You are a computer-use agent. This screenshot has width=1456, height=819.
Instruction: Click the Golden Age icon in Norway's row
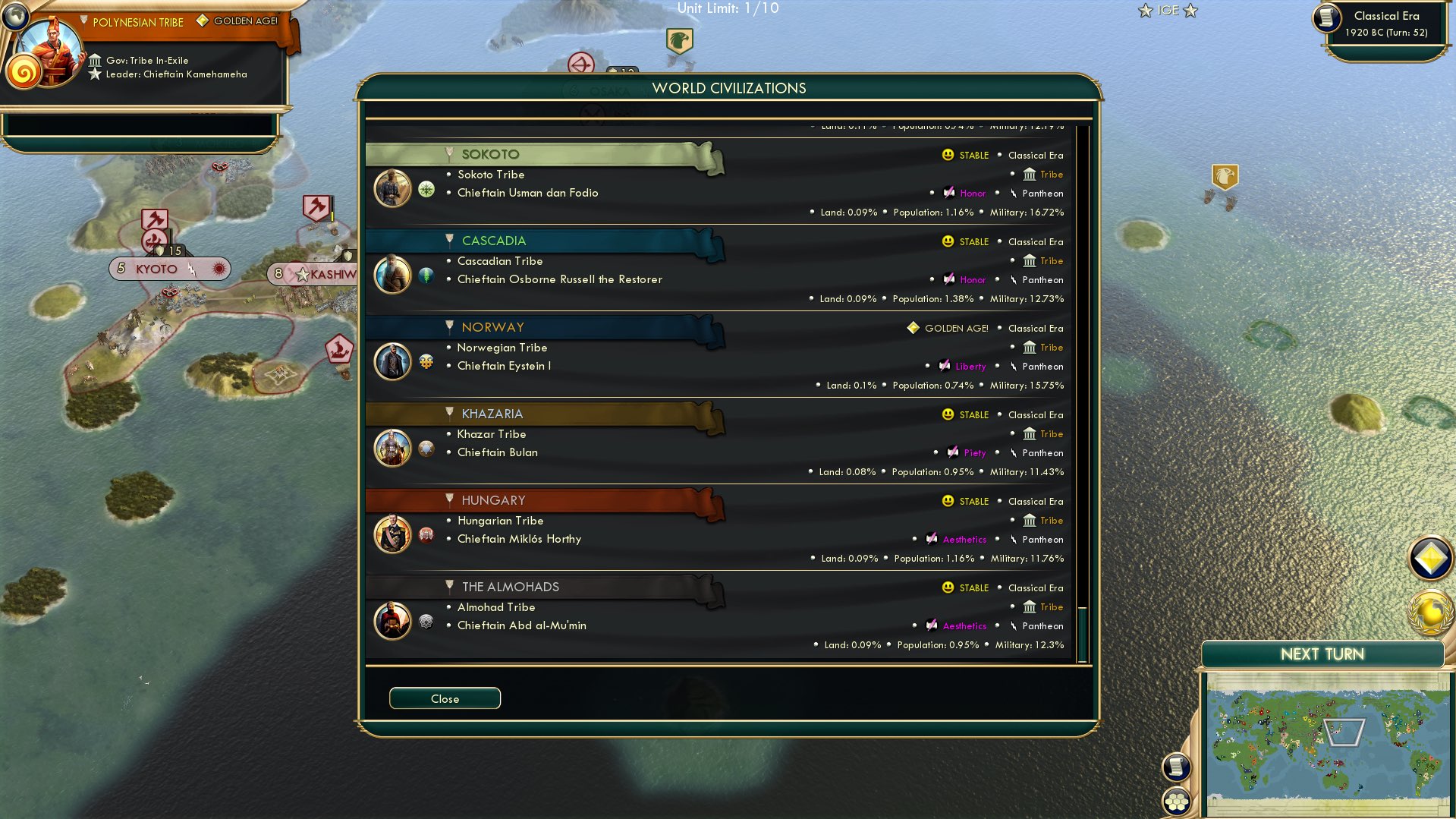(911, 328)
